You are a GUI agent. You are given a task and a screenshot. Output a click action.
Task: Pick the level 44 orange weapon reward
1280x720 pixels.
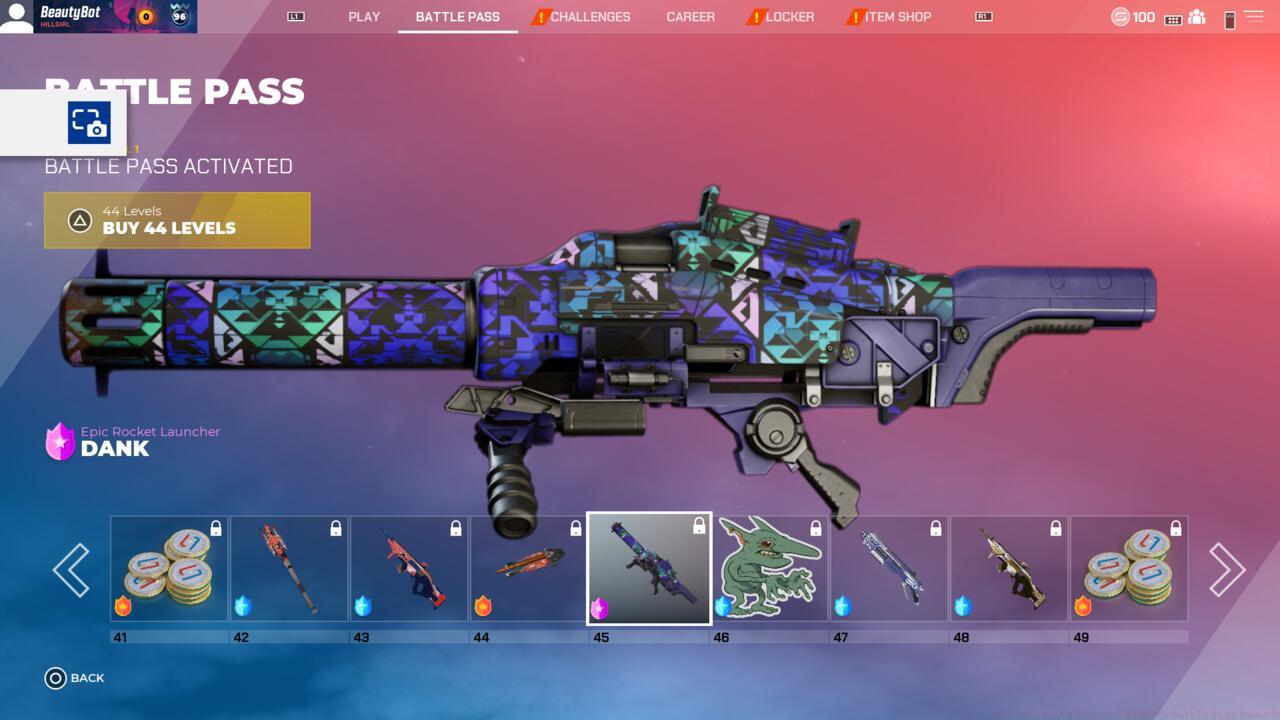click(x=529, y=569)
